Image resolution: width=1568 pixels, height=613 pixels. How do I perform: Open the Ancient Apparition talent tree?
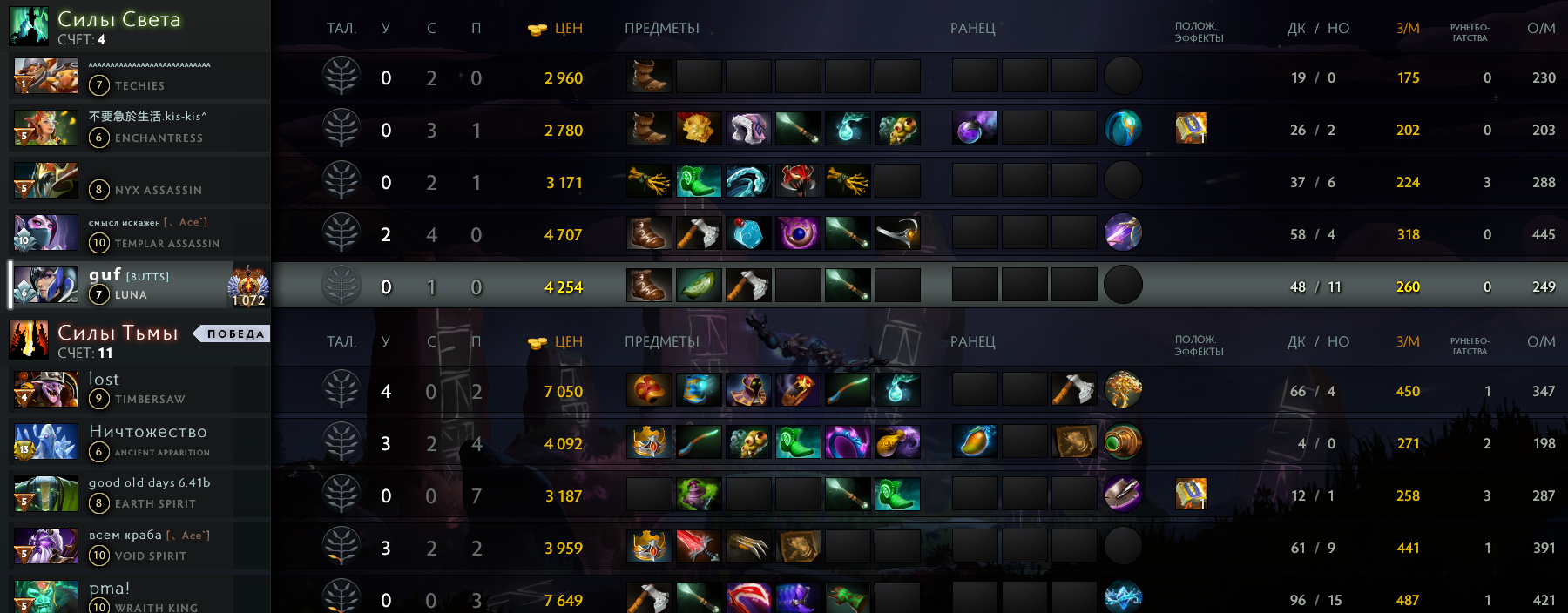coord(341,442)
